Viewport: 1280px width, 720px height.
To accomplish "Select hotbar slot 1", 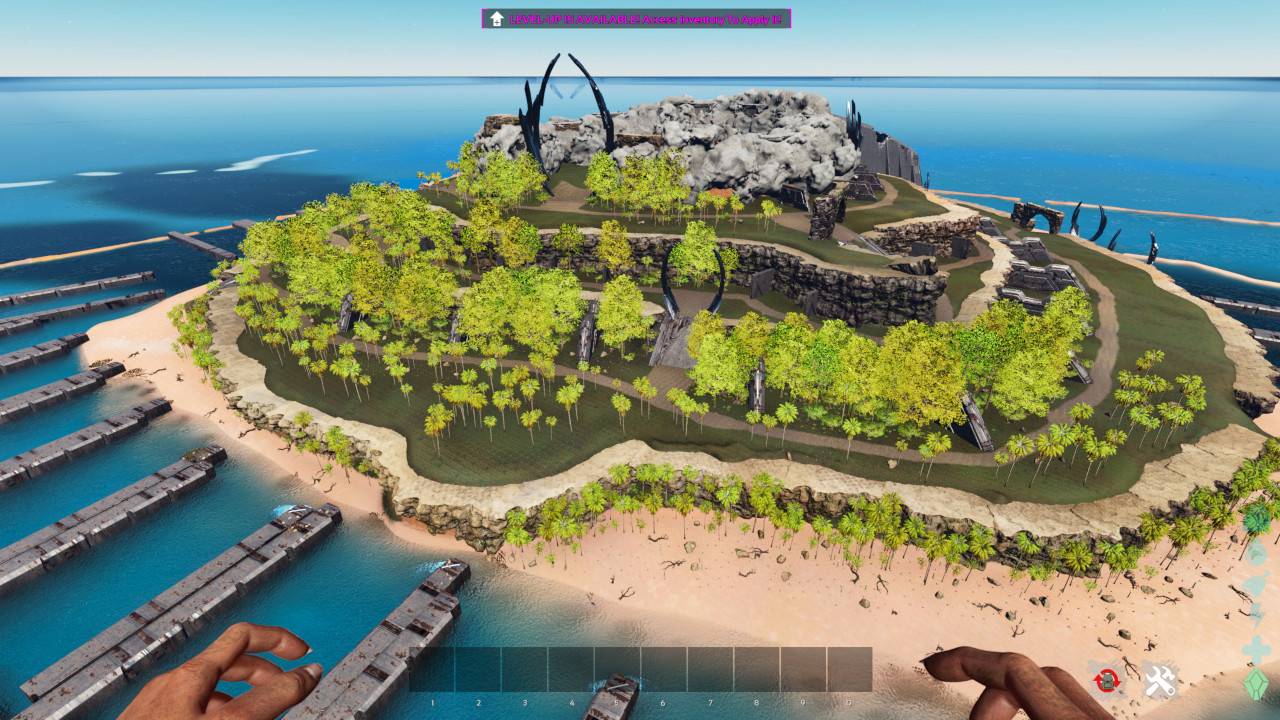I will [x=431, y=668].
